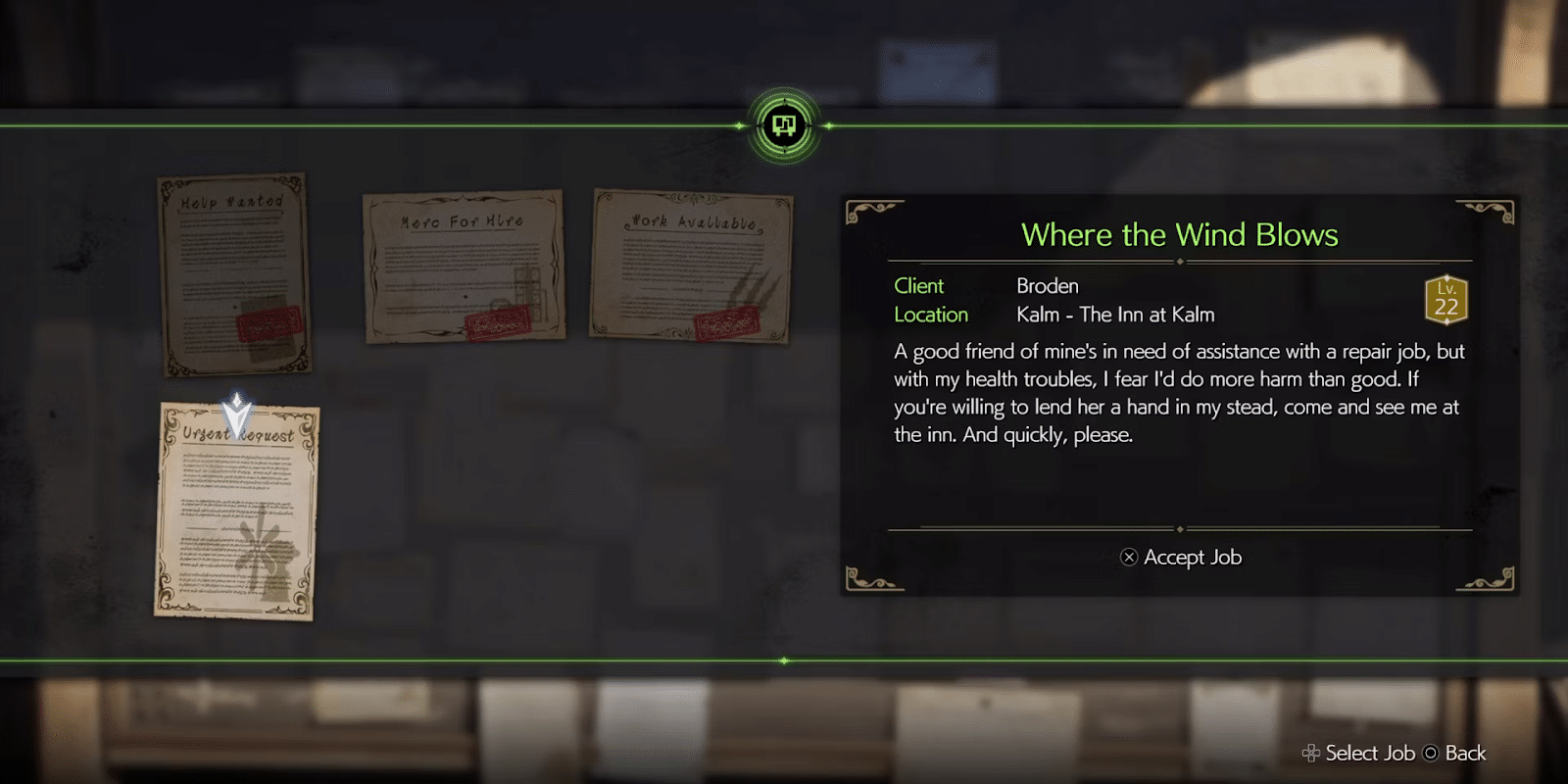The image size is (1568, 784).
Task: Select the Help Wanted job notice
Action: [234, 274]
